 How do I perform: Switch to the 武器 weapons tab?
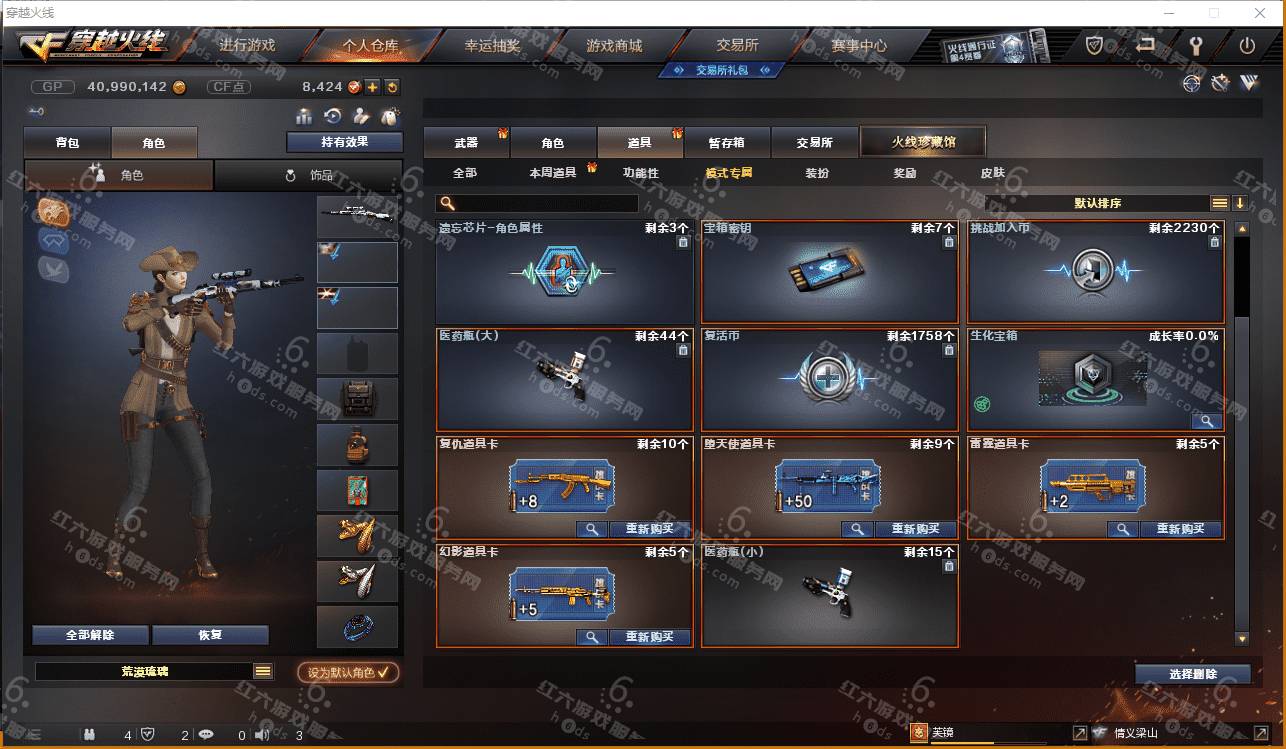[x=466, y=143]
